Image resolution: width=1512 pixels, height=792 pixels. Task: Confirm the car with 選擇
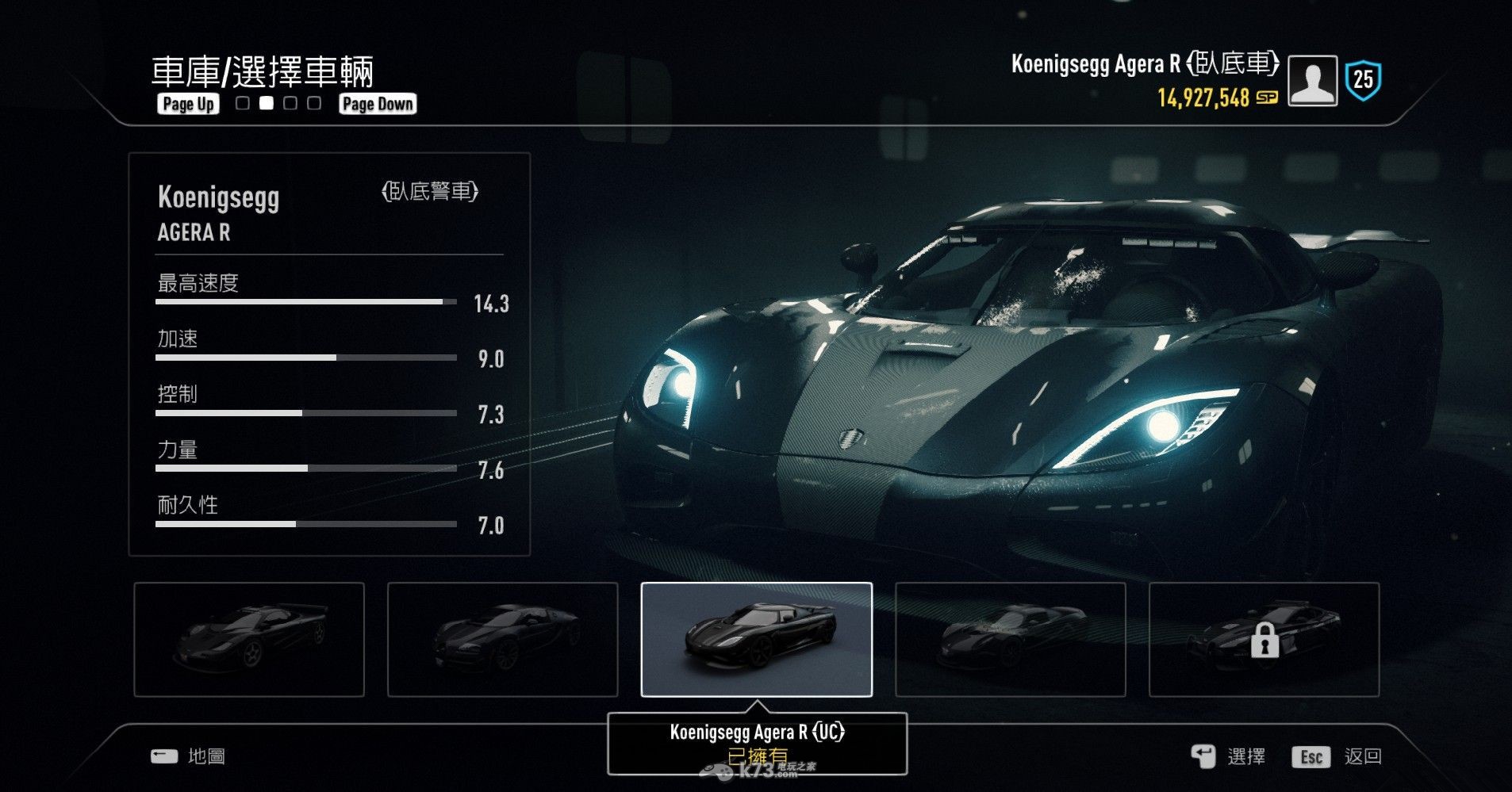1245,757
